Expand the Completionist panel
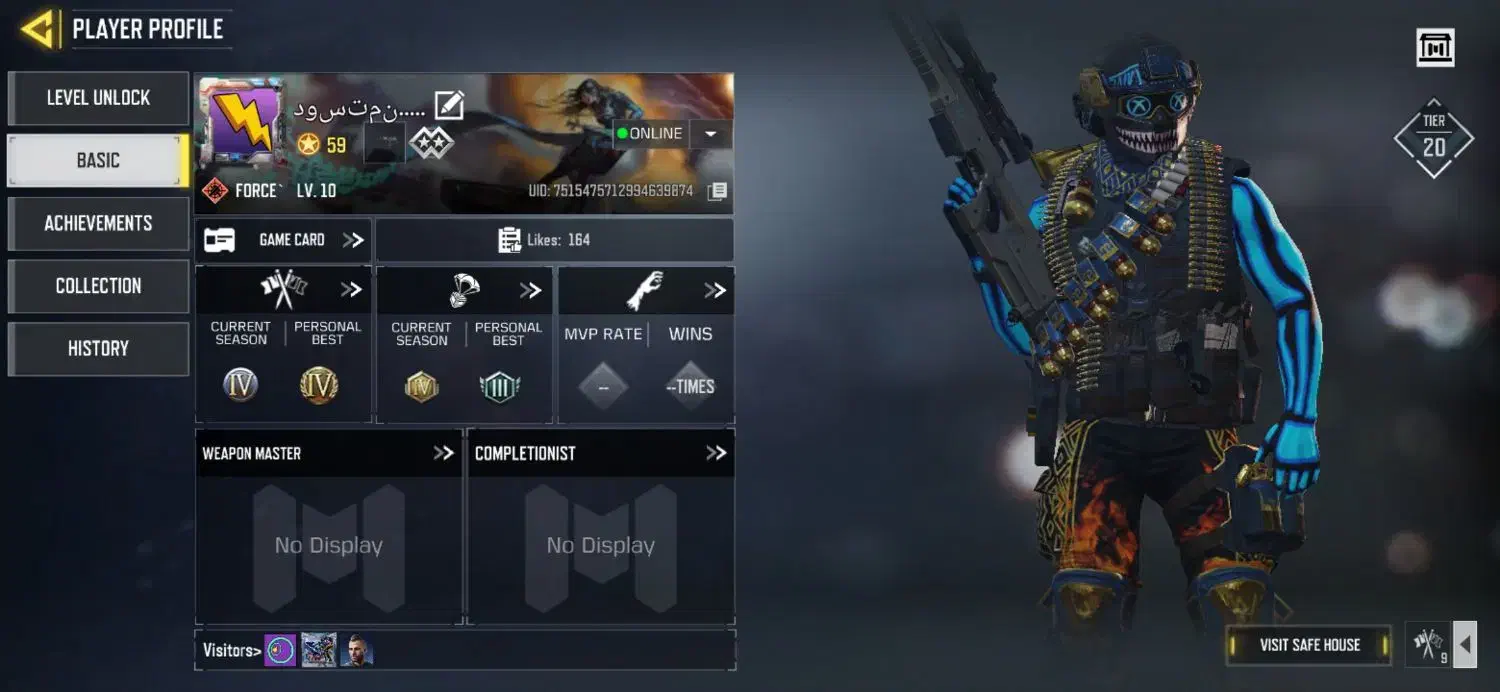This screenshot has height=692, width=1500. point(715,453)
